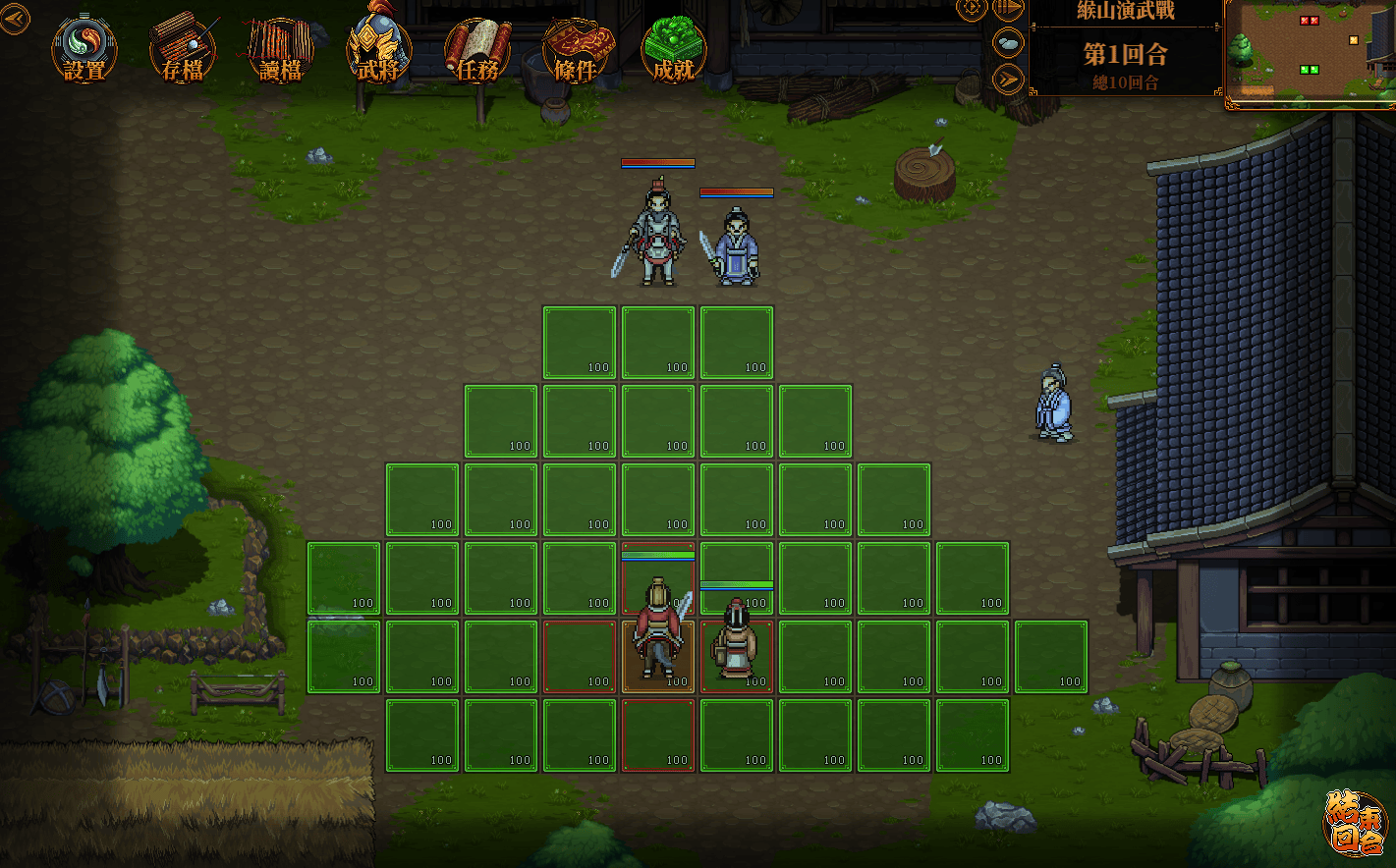1396x868 pixels.
Task: Toggle the cloud weather icon button
Action: (1009, 43)
